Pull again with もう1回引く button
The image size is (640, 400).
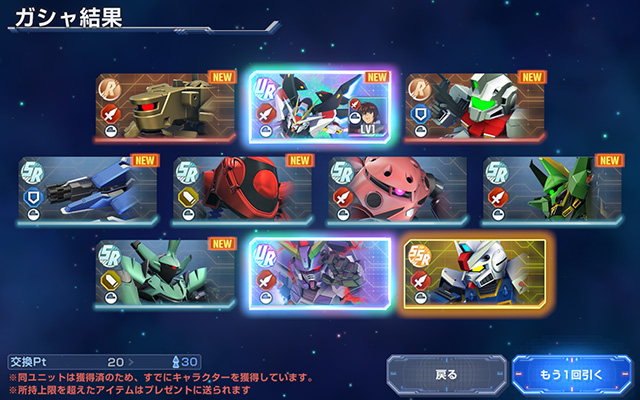point(571,375)
